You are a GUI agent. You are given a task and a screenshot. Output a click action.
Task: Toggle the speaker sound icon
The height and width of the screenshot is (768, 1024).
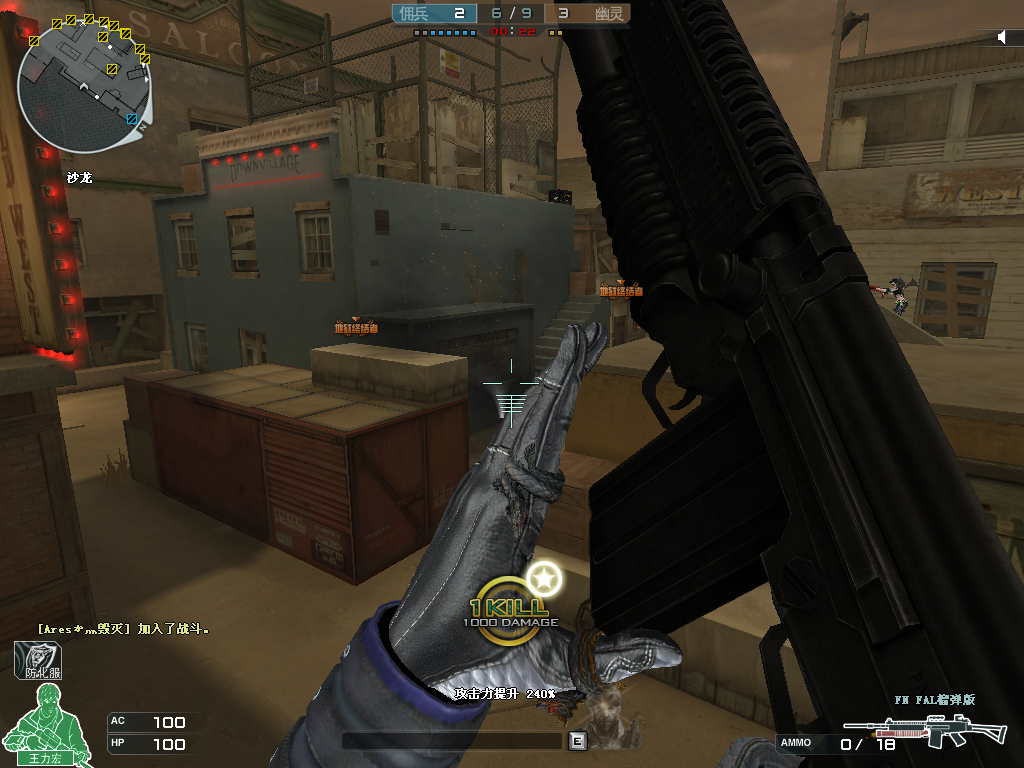pos(1003,37)
